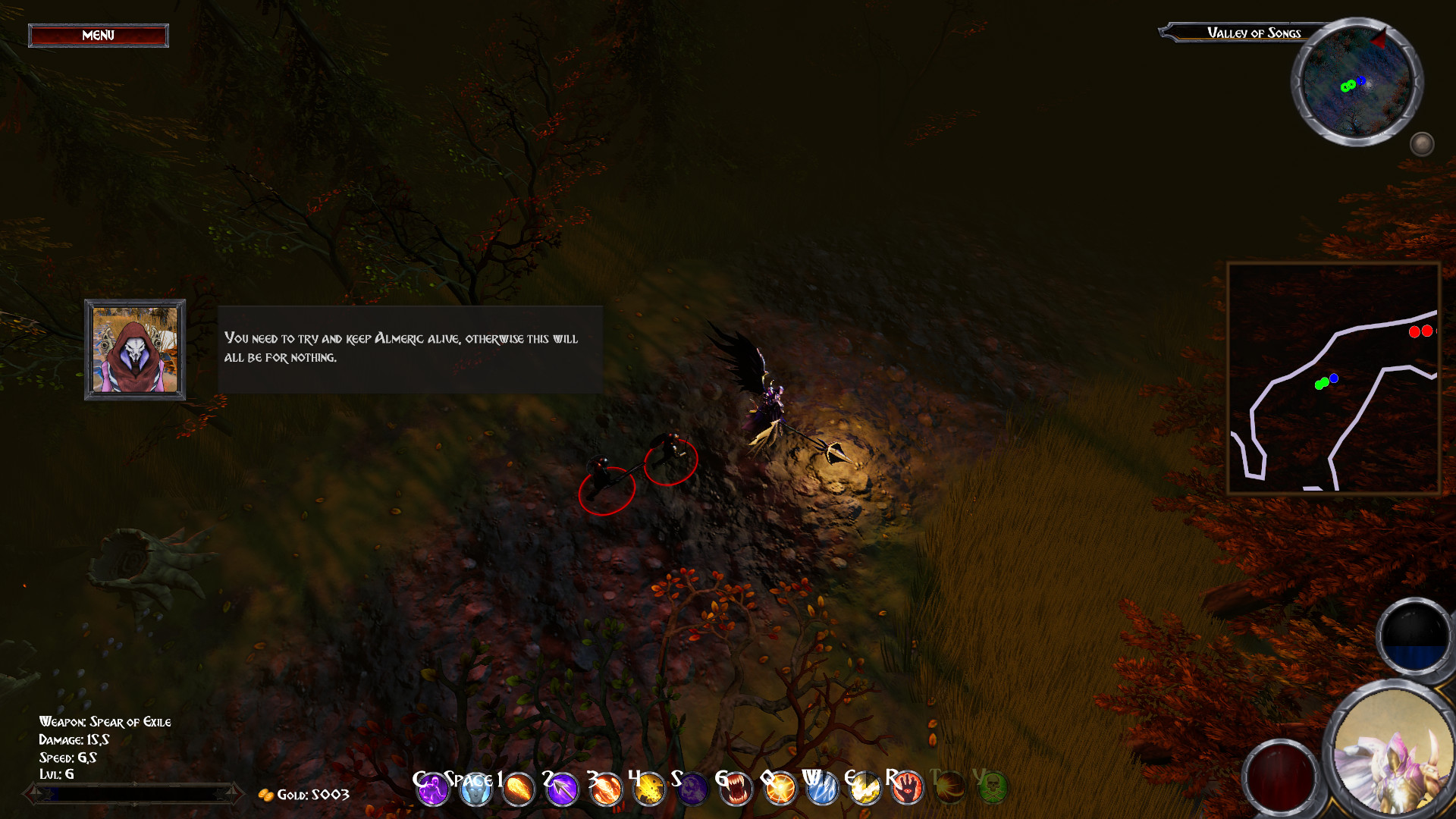Cast the poison skull ability bound to Y
The width and height of the screenshot is (1456, 819).
(994, 789)
